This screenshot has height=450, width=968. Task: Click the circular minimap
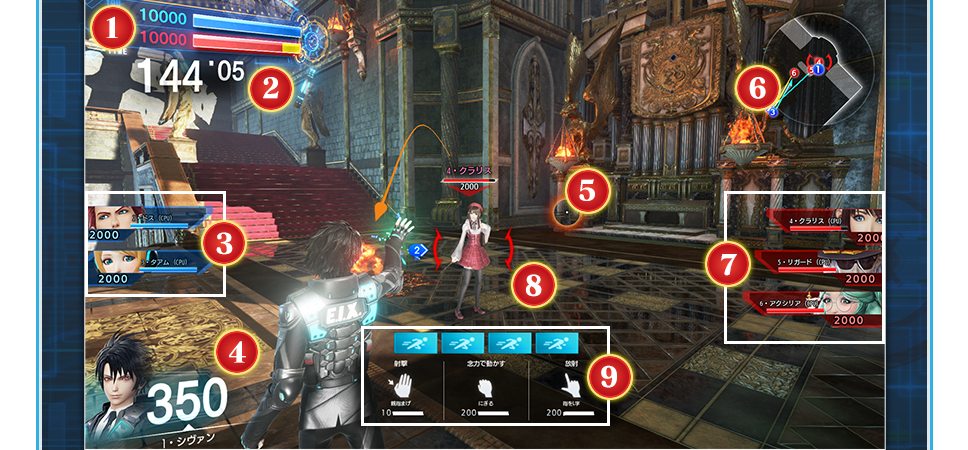[816, 75]
